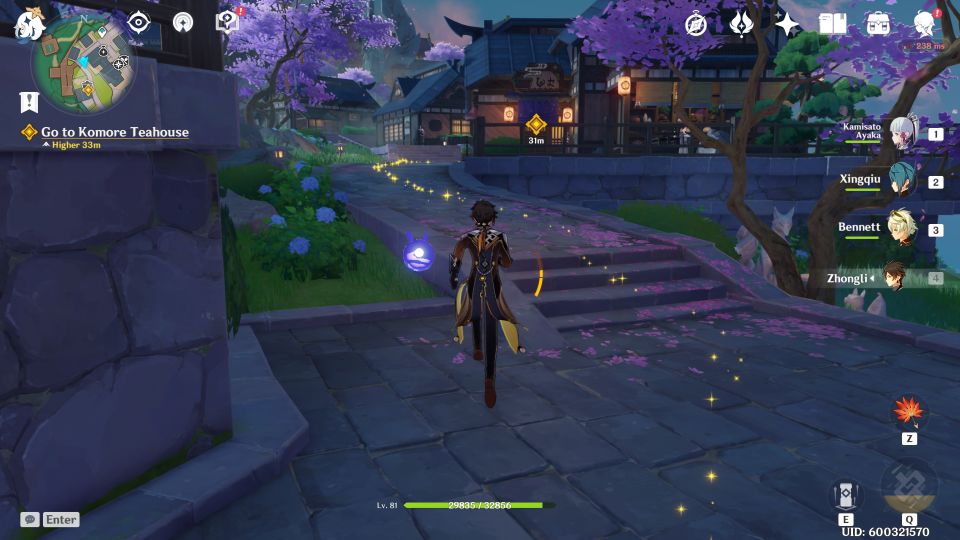Open the character screen icon

click(x=925, y=24)
